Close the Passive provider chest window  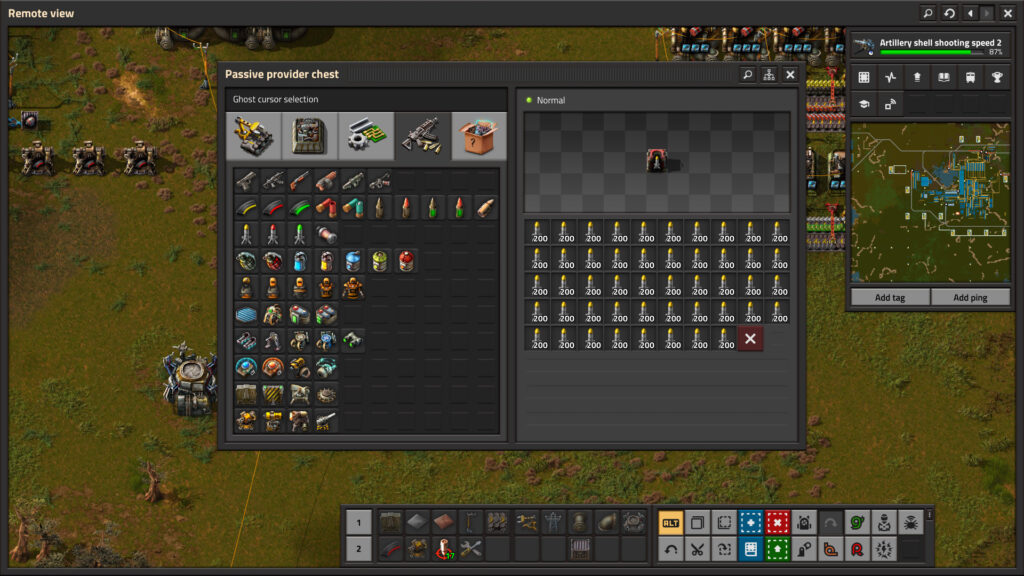tap(790, 74)
